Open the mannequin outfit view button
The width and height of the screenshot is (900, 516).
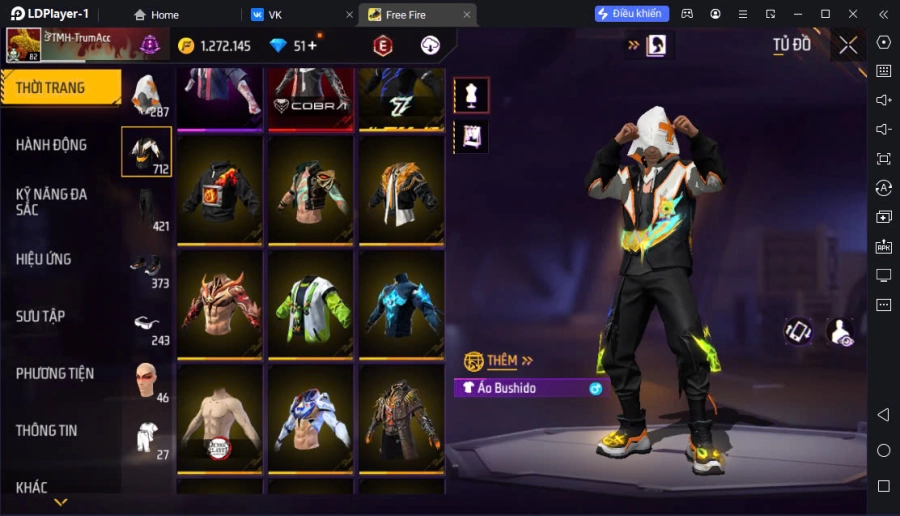(x=471, y=95)
